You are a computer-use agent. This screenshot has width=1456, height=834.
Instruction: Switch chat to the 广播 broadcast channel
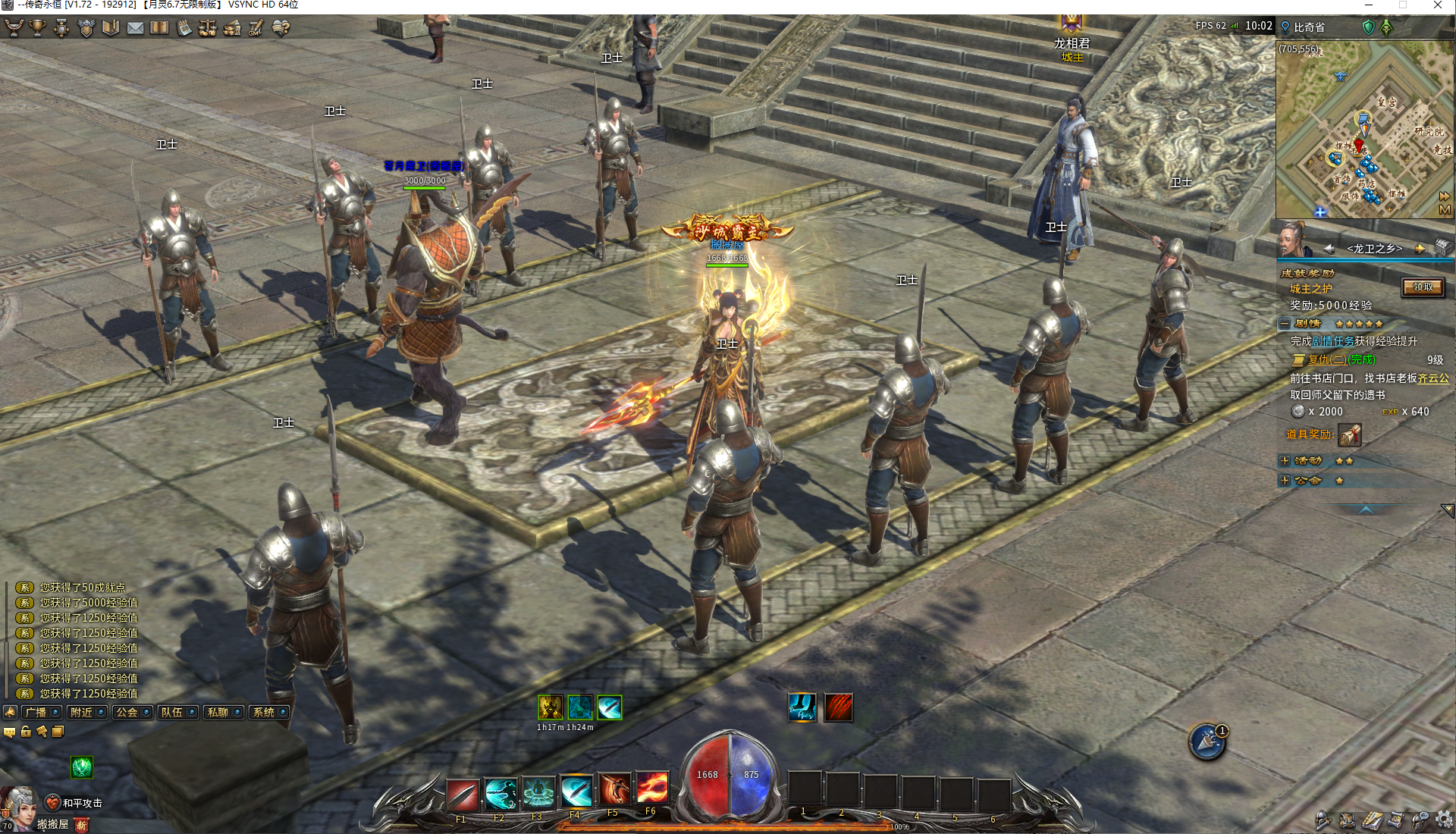36,713
